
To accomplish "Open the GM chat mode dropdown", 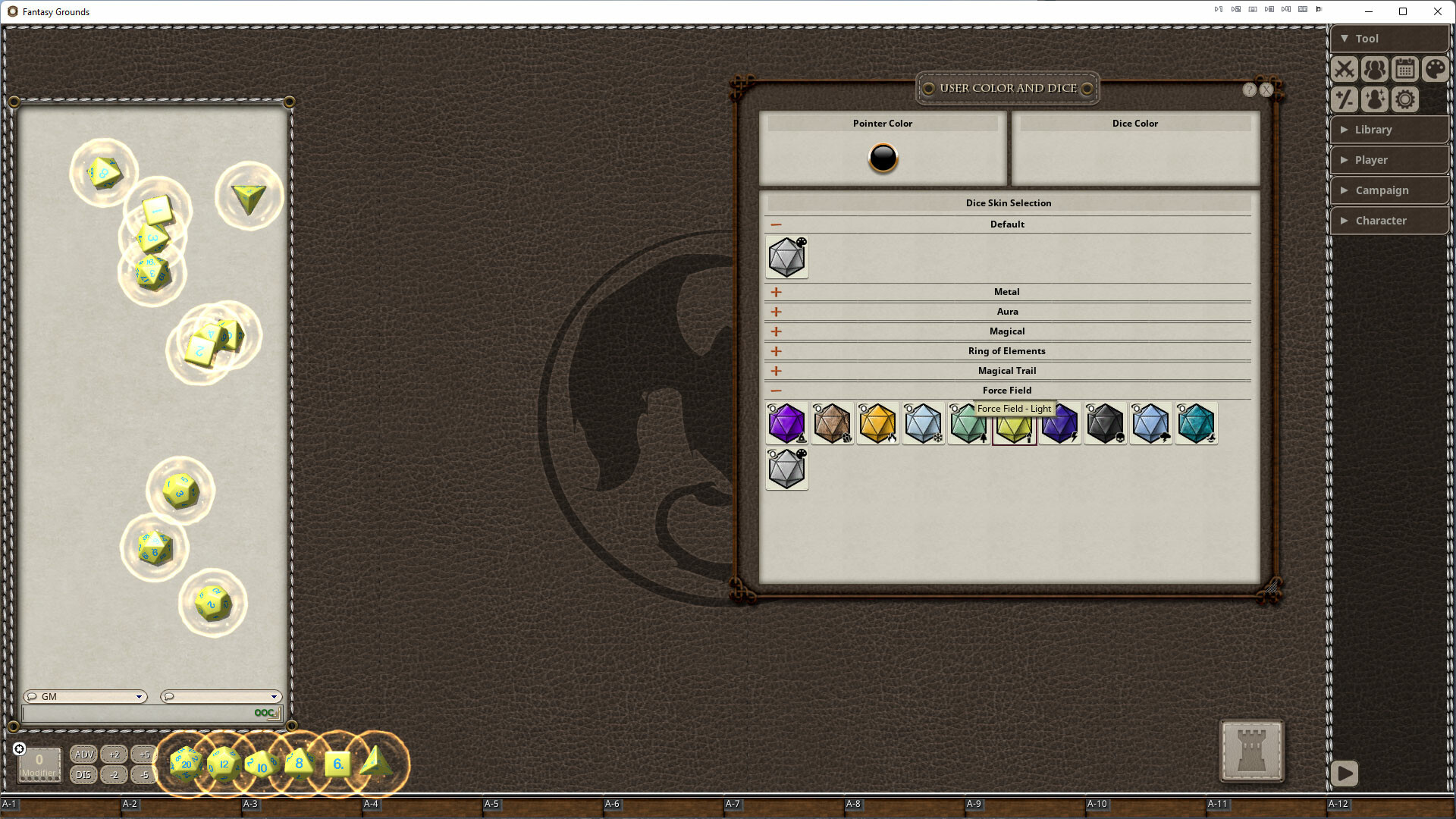I will pyautogui.click(x=84, y=696).
